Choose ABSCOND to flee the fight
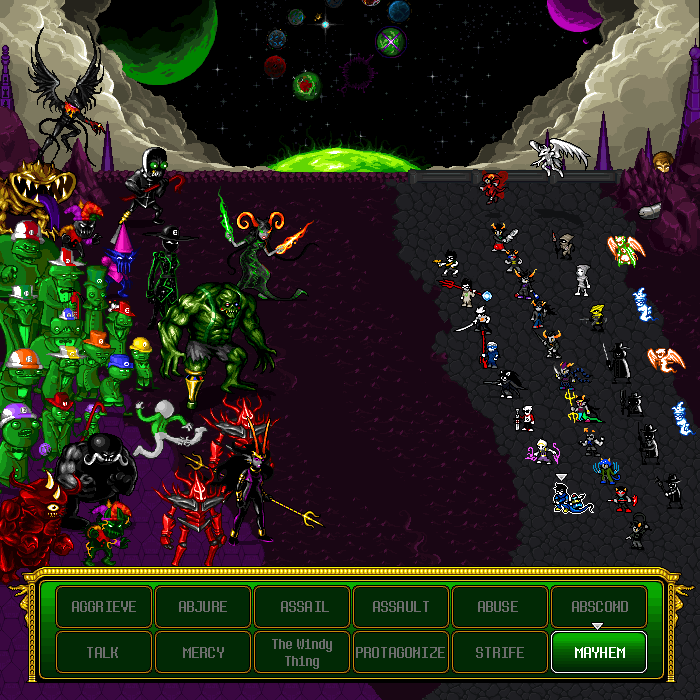Screen dimensions: 700x700 click(x=599, y=607)
